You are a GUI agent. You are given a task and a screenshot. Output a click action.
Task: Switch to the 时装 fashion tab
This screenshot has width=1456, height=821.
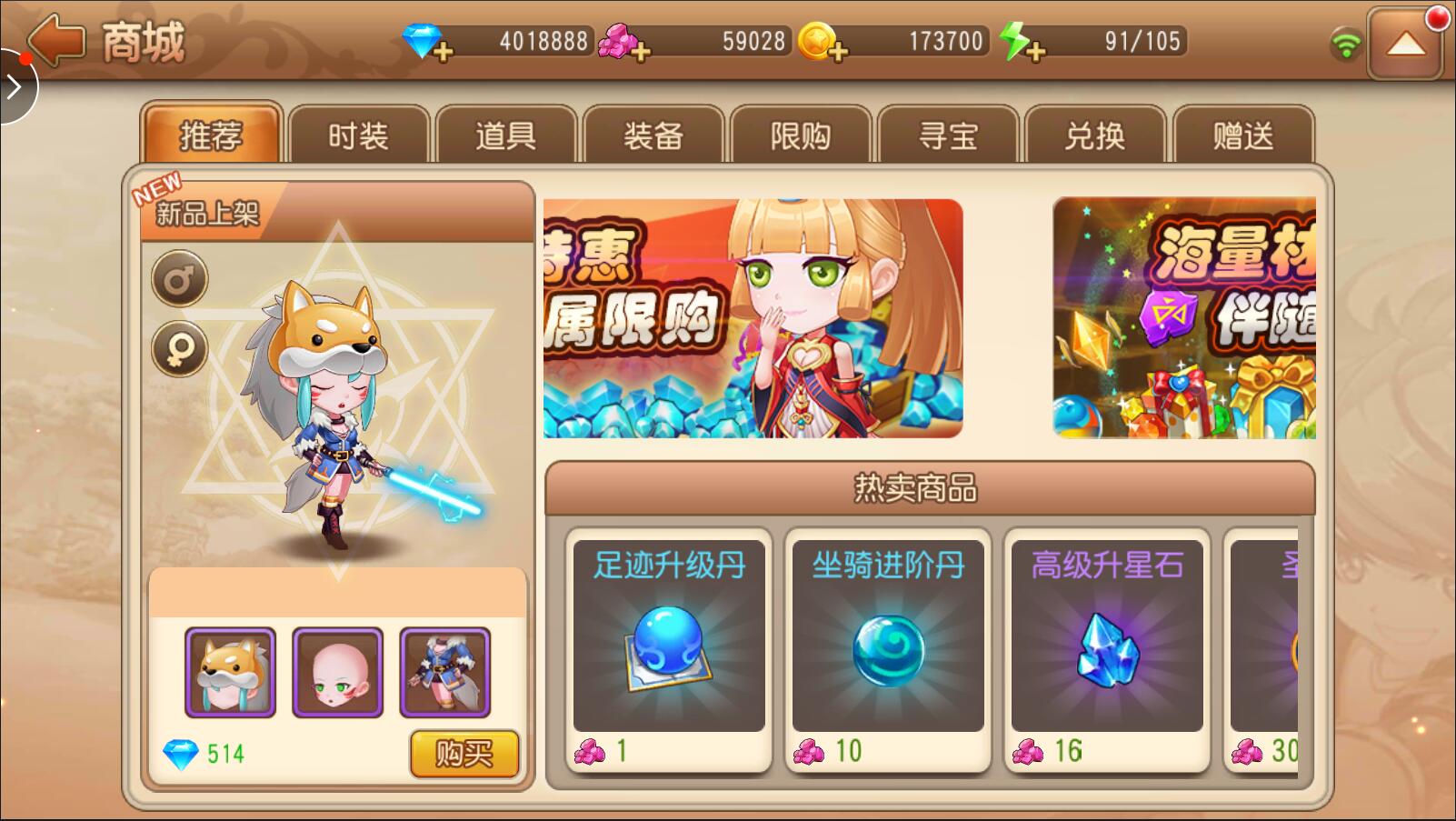[358, 135]
